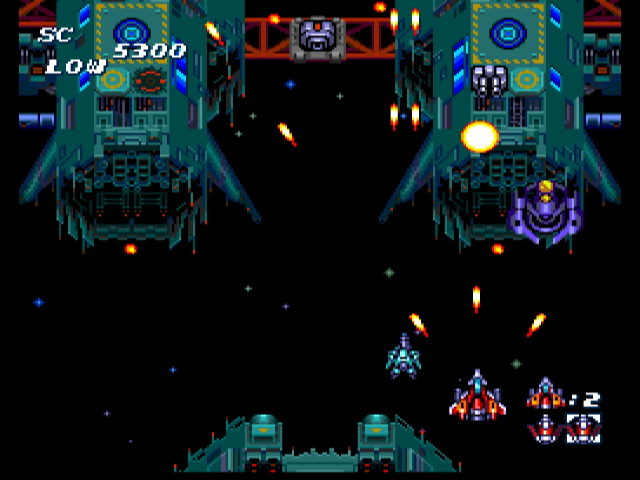Click the remaining lives ship icon
This screenshot has width=640, height=480.
pyautogui.click(x=545, y=393)
